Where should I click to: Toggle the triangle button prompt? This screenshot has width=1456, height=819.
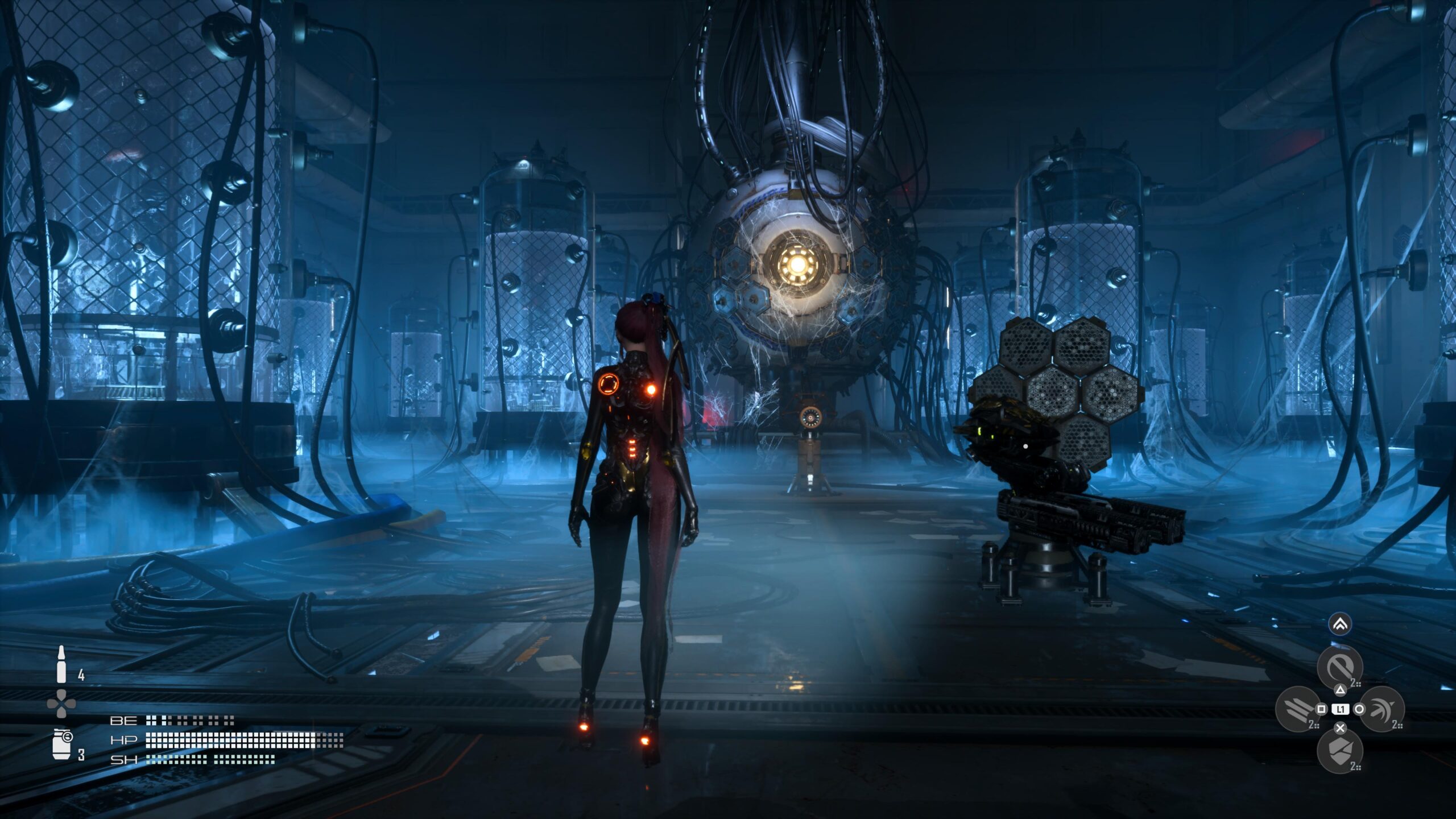[1341, 690]
